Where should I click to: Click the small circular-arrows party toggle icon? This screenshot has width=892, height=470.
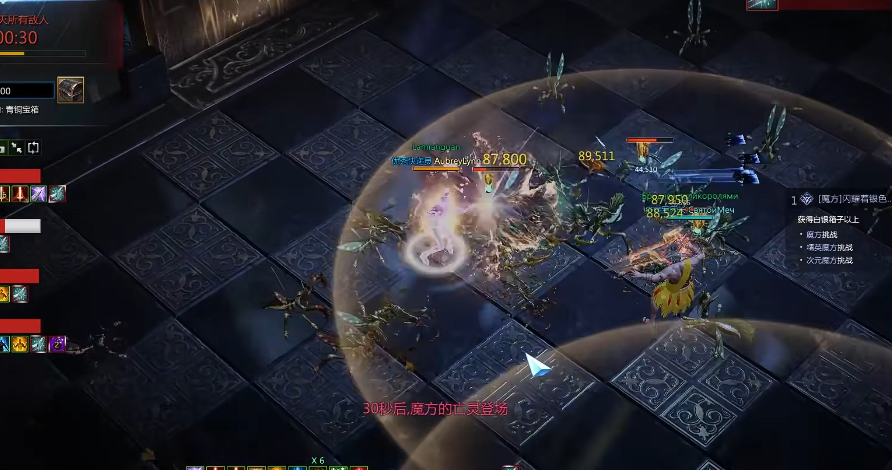33,148
